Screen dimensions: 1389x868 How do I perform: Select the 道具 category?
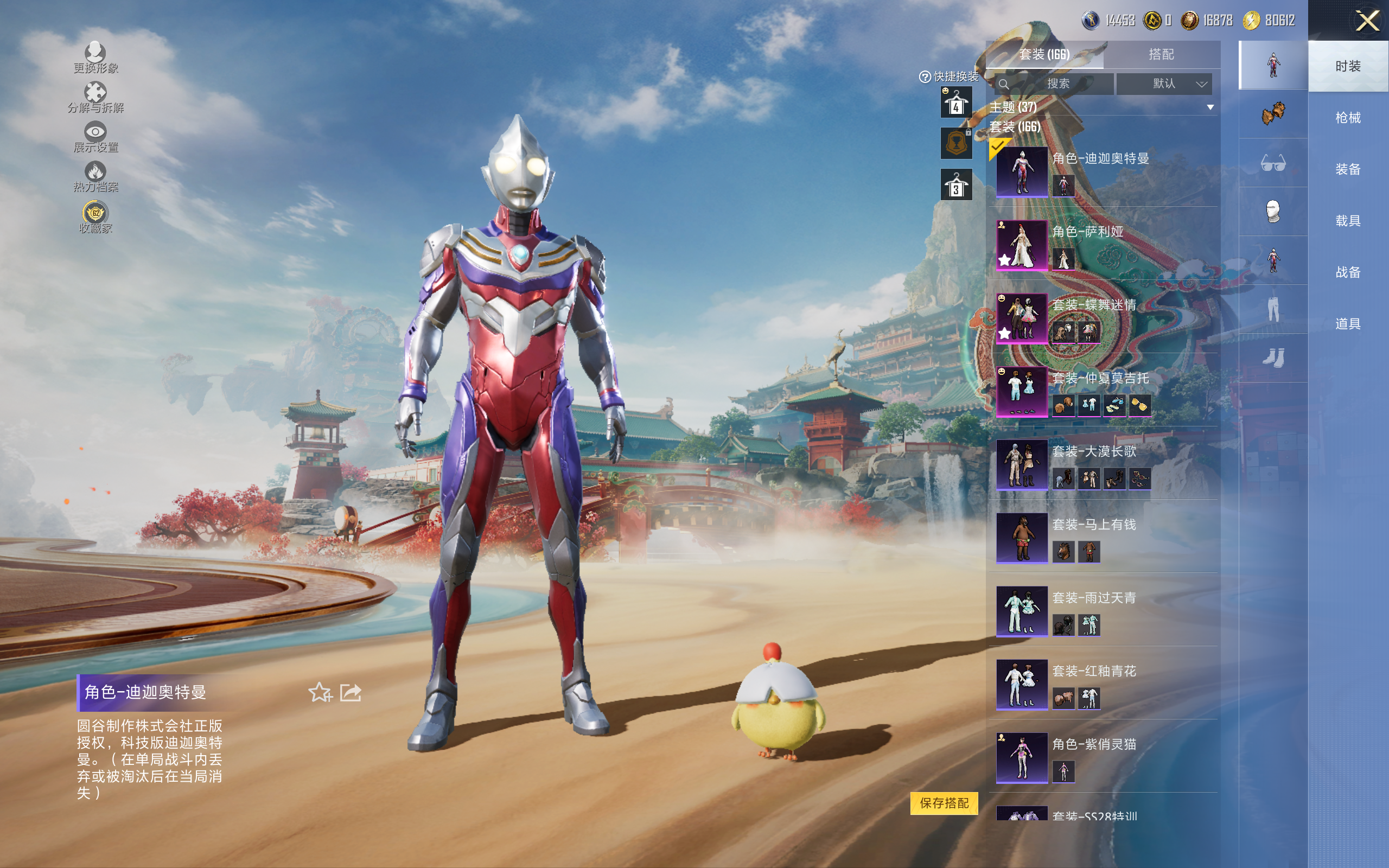tap(1347, 324)
